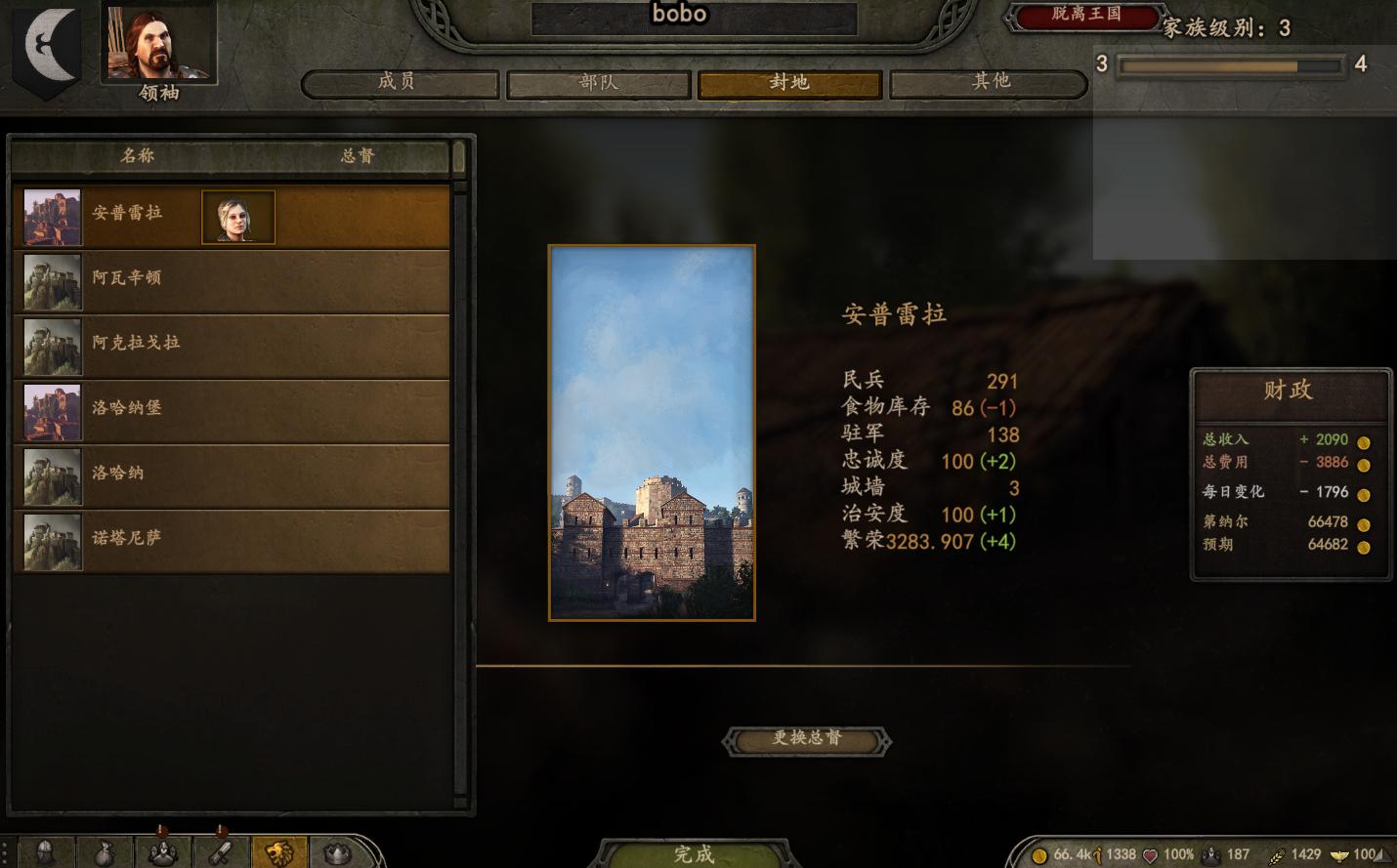1397x868 pixels.
Task: Click the 更换总督 change governor button
Action: point(808,741)
